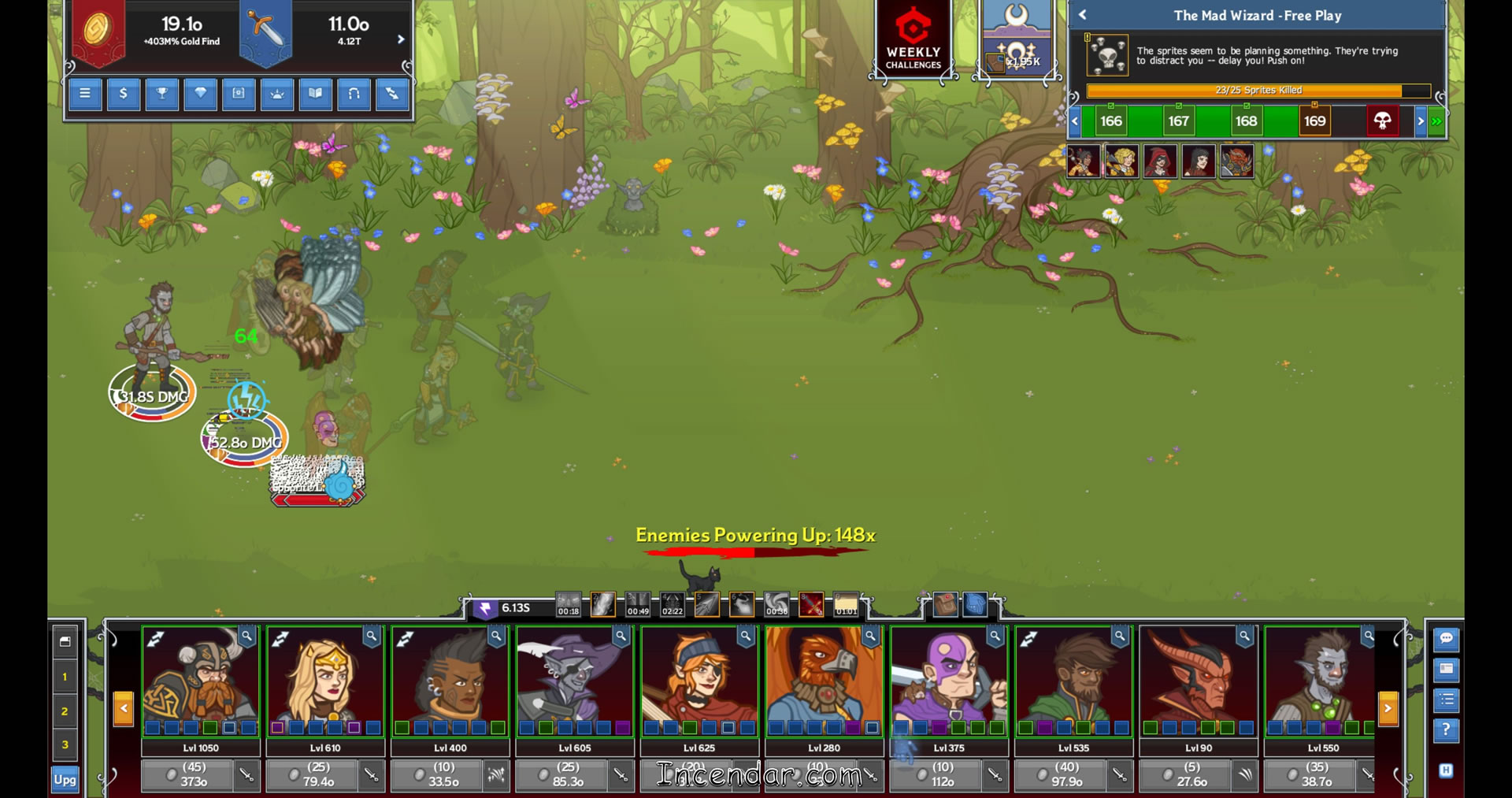The width and height of the screenshot is (1512, 798).
Task: Click the Upg button
Action: pos(65,780)
